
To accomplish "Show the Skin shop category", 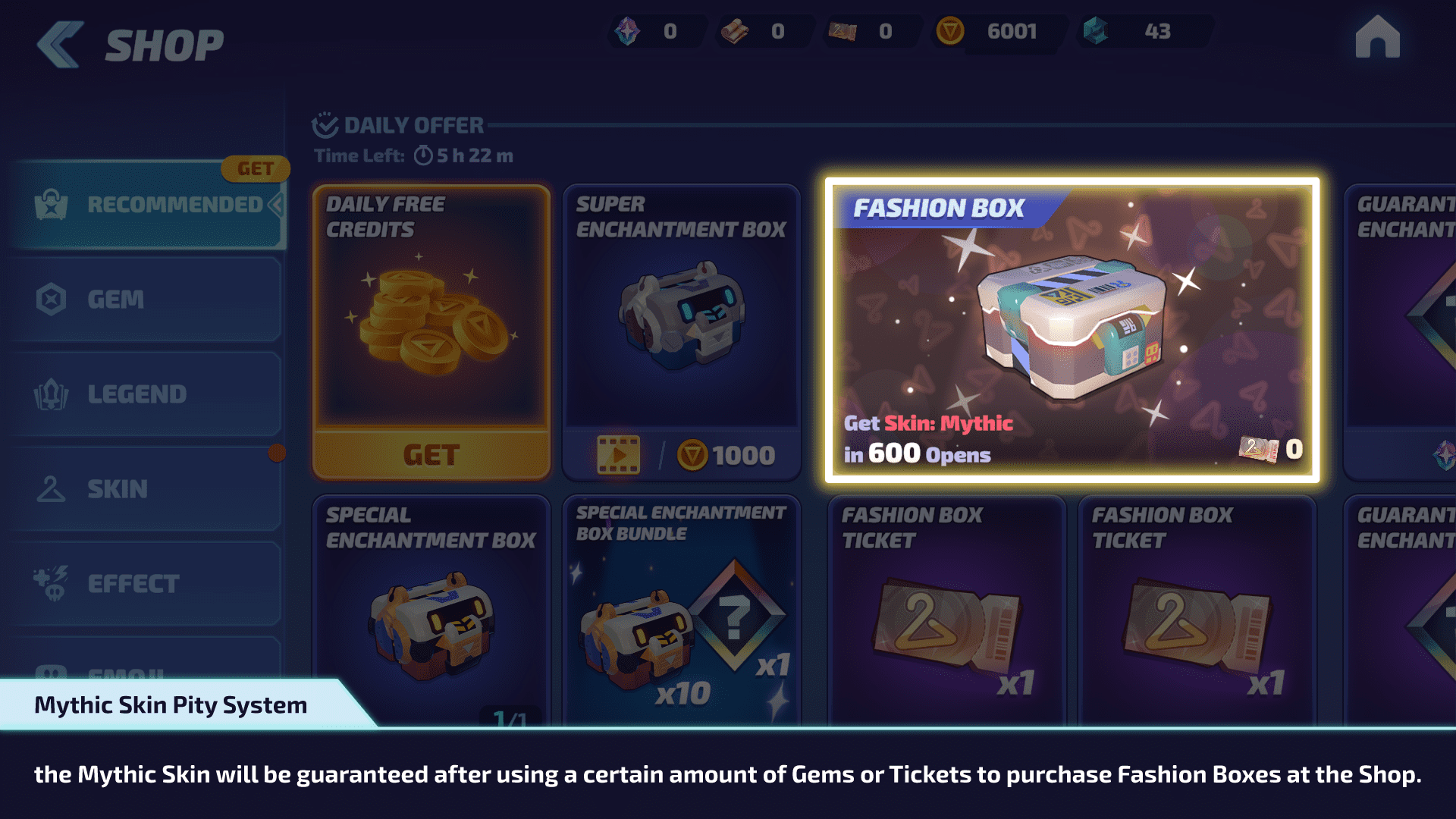I will (x=144, y=489).
